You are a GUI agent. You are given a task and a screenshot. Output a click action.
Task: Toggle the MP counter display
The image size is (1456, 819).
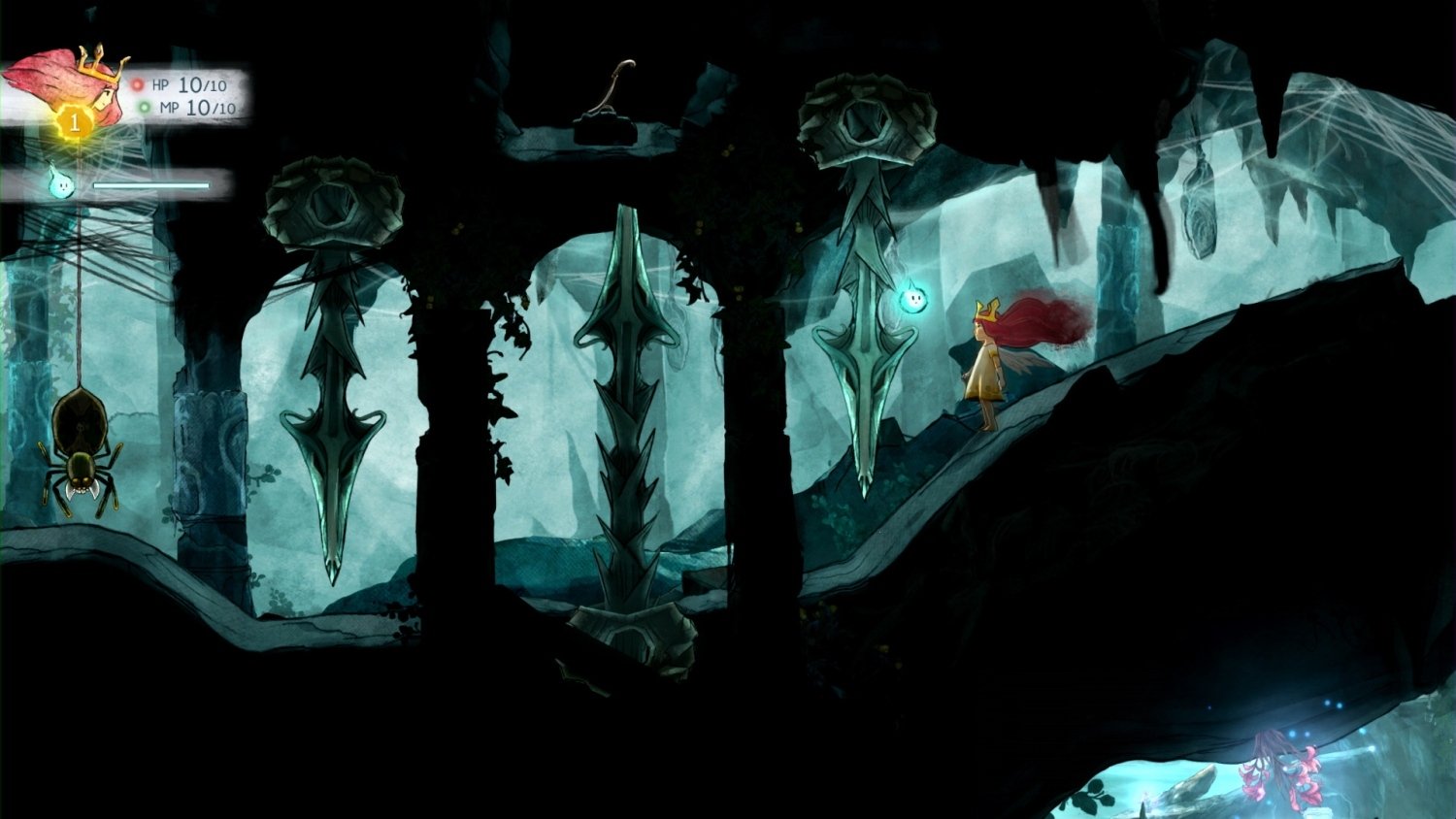point(199,109)
